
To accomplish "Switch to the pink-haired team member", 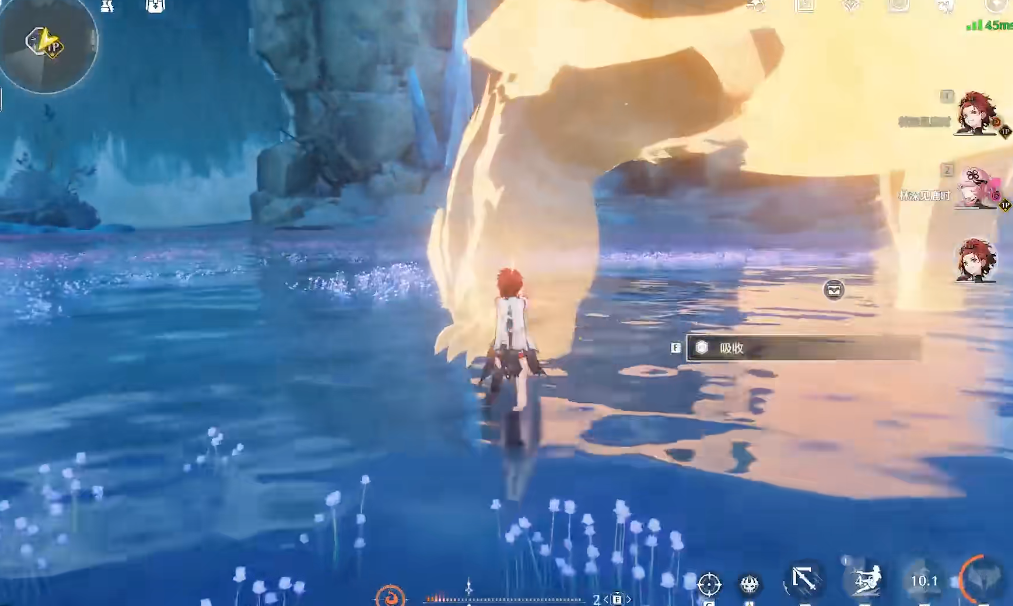I will (x=975, y=187).
